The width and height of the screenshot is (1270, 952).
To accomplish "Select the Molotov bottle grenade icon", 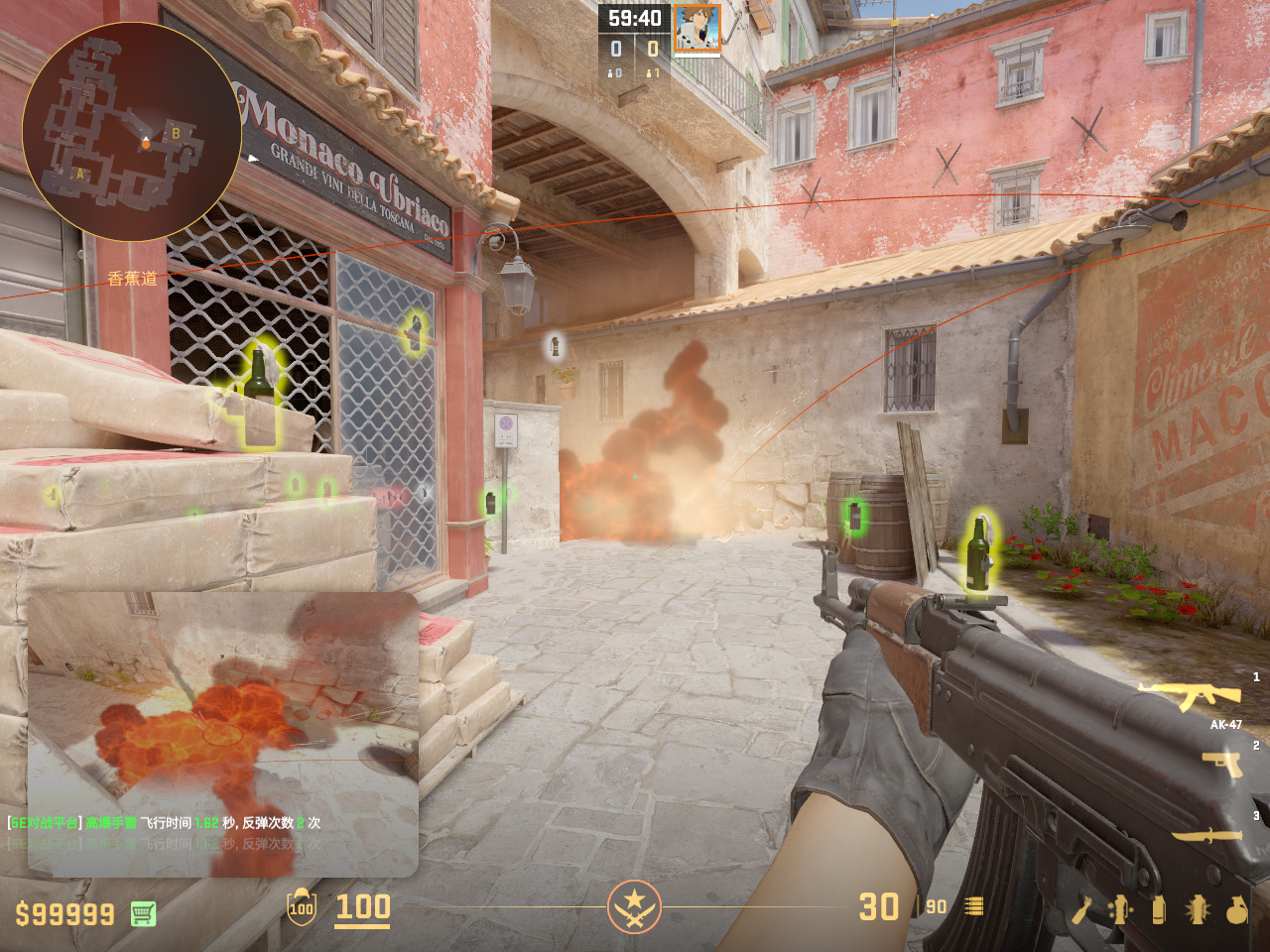I will (1081, 909).
